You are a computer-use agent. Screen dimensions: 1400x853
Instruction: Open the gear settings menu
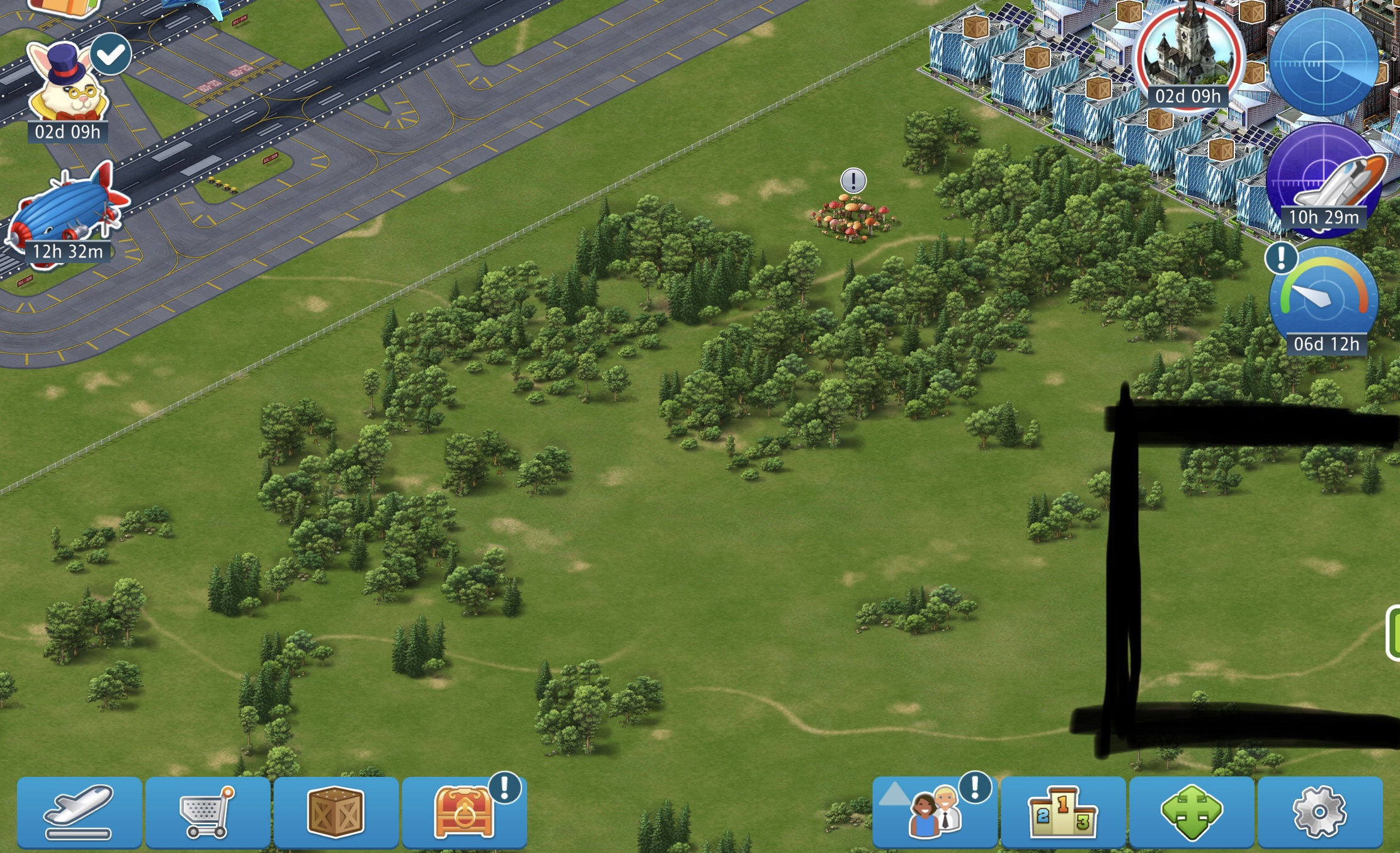click(1320, 813)
